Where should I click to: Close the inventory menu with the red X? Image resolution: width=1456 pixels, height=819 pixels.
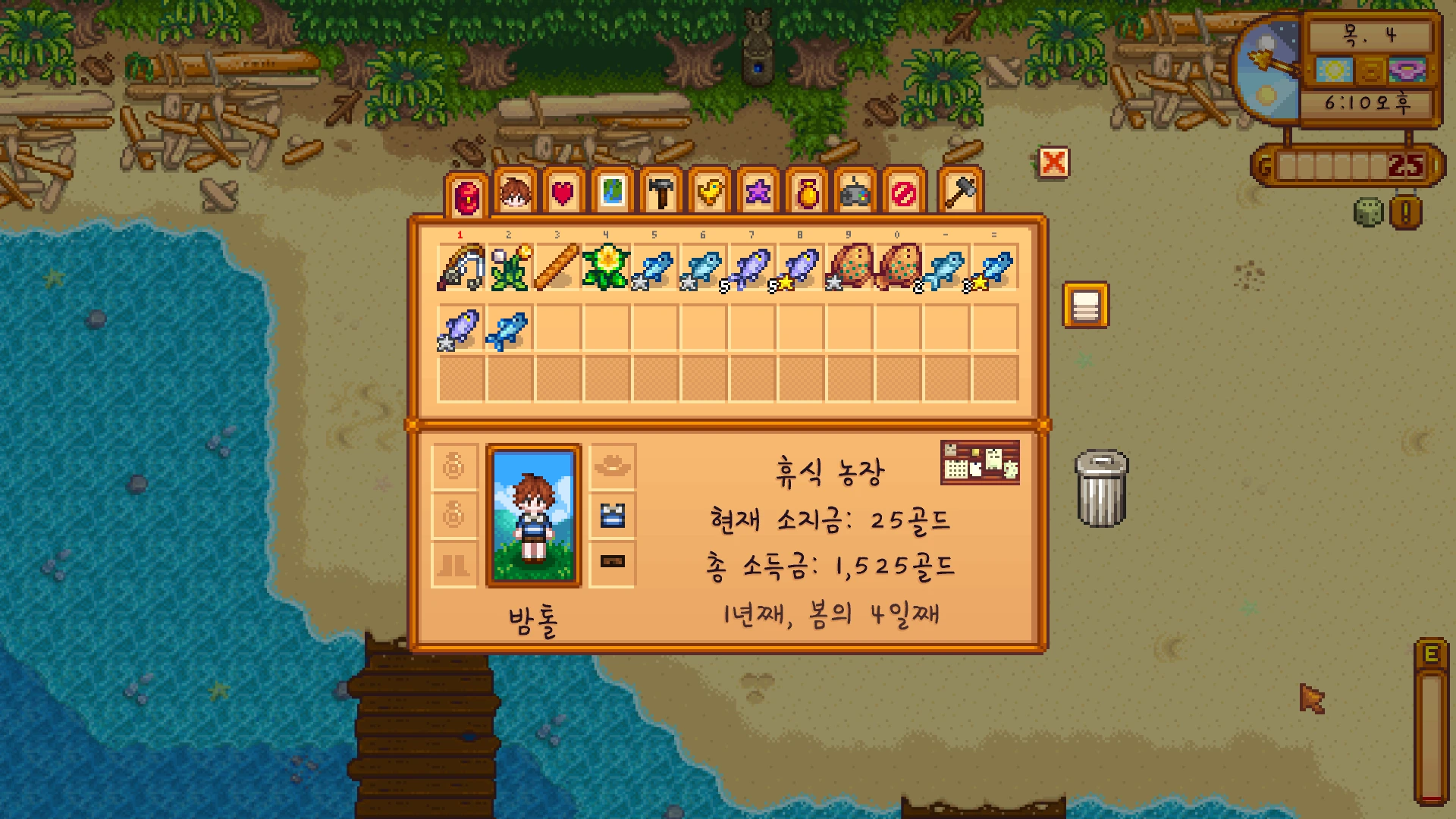[x=1053, y=162]
